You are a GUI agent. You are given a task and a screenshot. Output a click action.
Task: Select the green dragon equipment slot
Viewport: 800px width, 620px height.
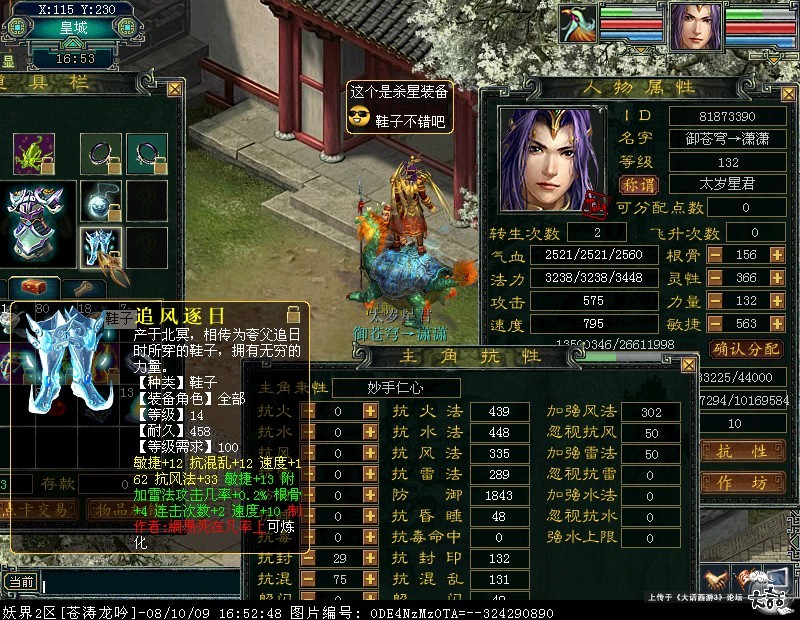coord(33,153)
